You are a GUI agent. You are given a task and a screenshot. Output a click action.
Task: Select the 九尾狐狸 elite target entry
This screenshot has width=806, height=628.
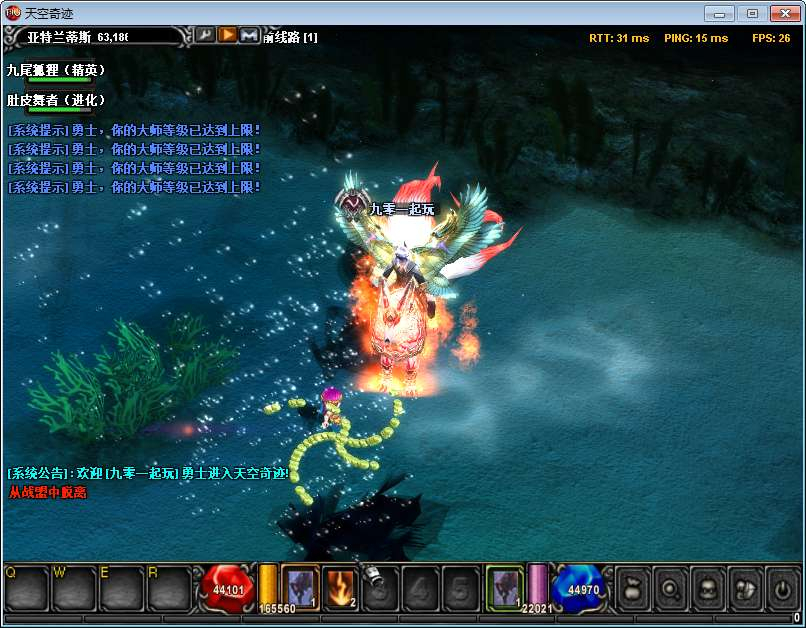[x=56, y=71]
